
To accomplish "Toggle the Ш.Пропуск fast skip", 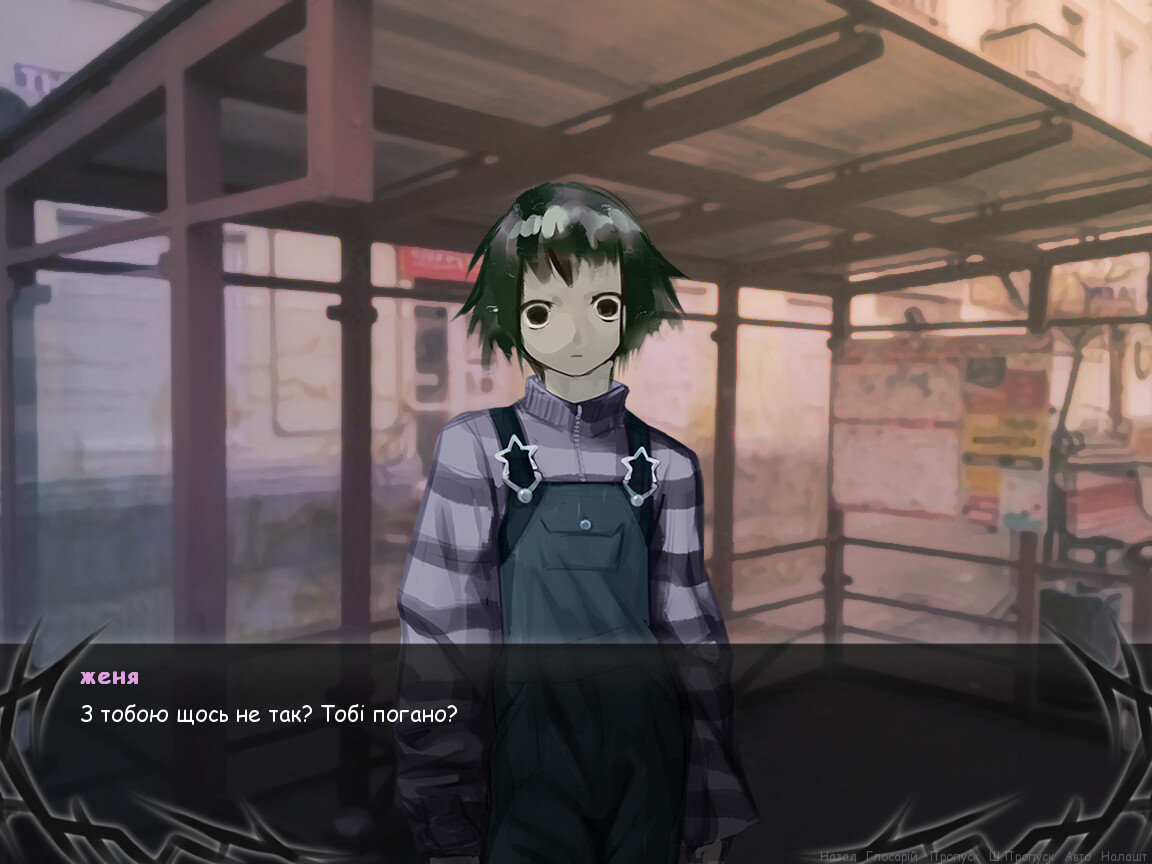I will click(1020, 856).
